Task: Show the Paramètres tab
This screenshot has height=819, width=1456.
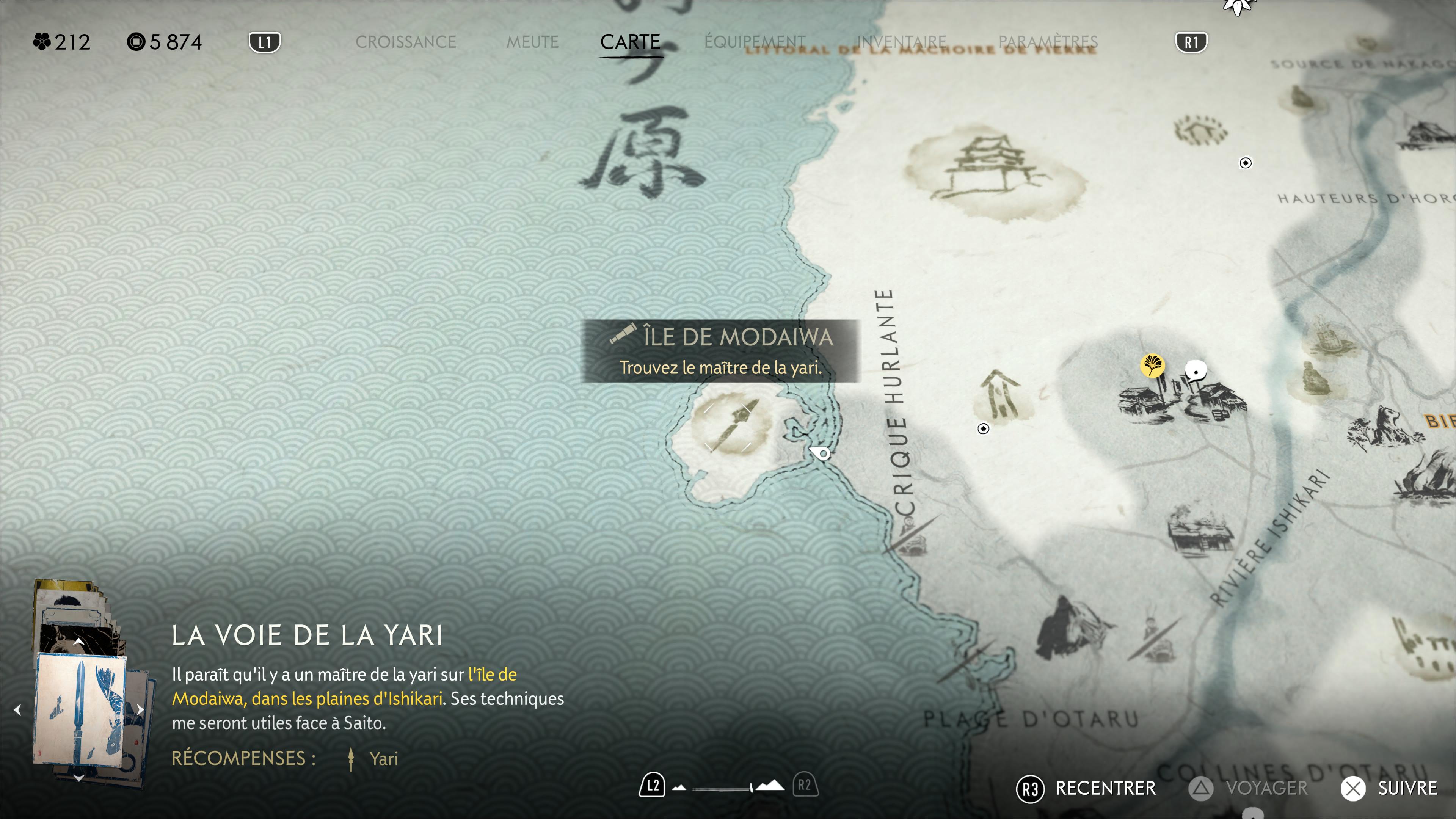Action: click(1047, 42)
